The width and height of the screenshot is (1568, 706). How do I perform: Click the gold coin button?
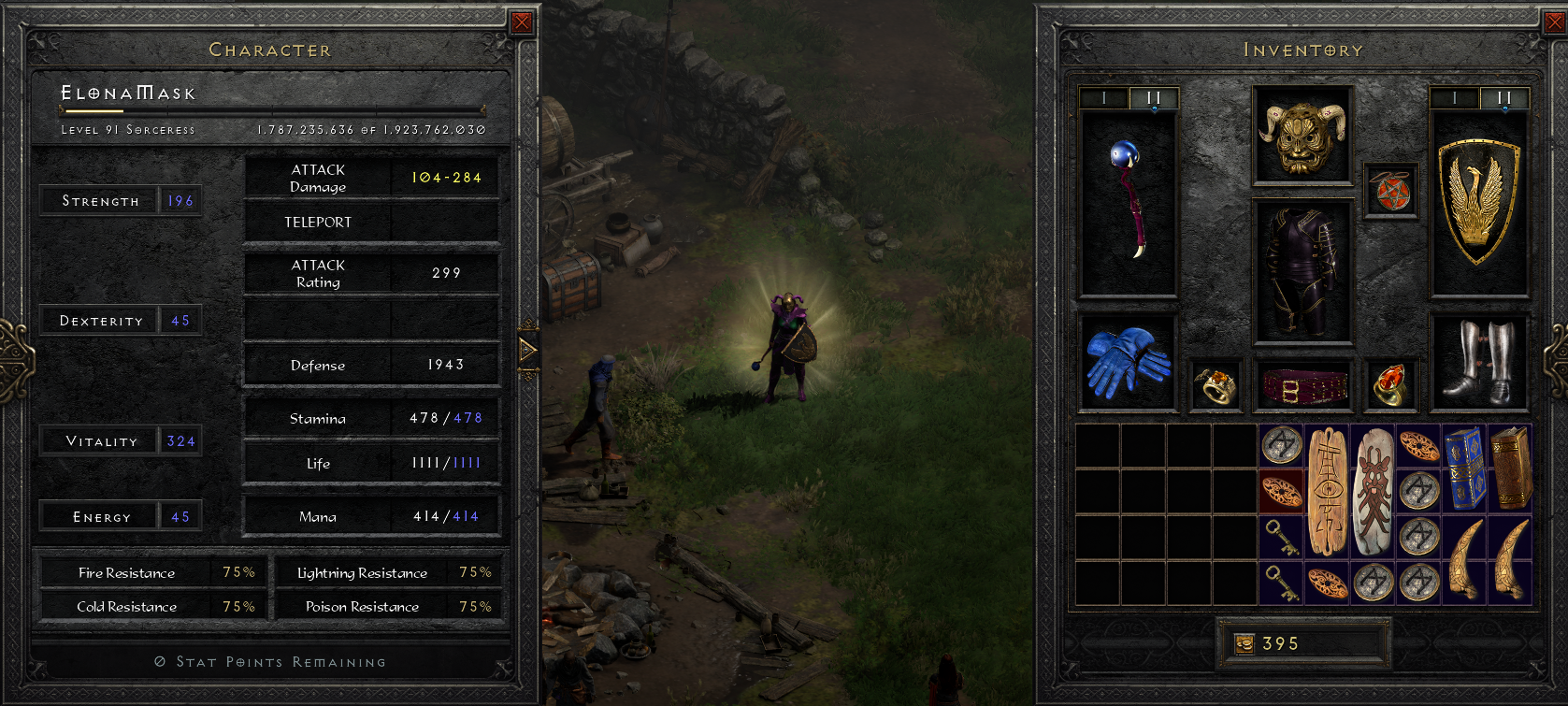[x=1244, y=643]
